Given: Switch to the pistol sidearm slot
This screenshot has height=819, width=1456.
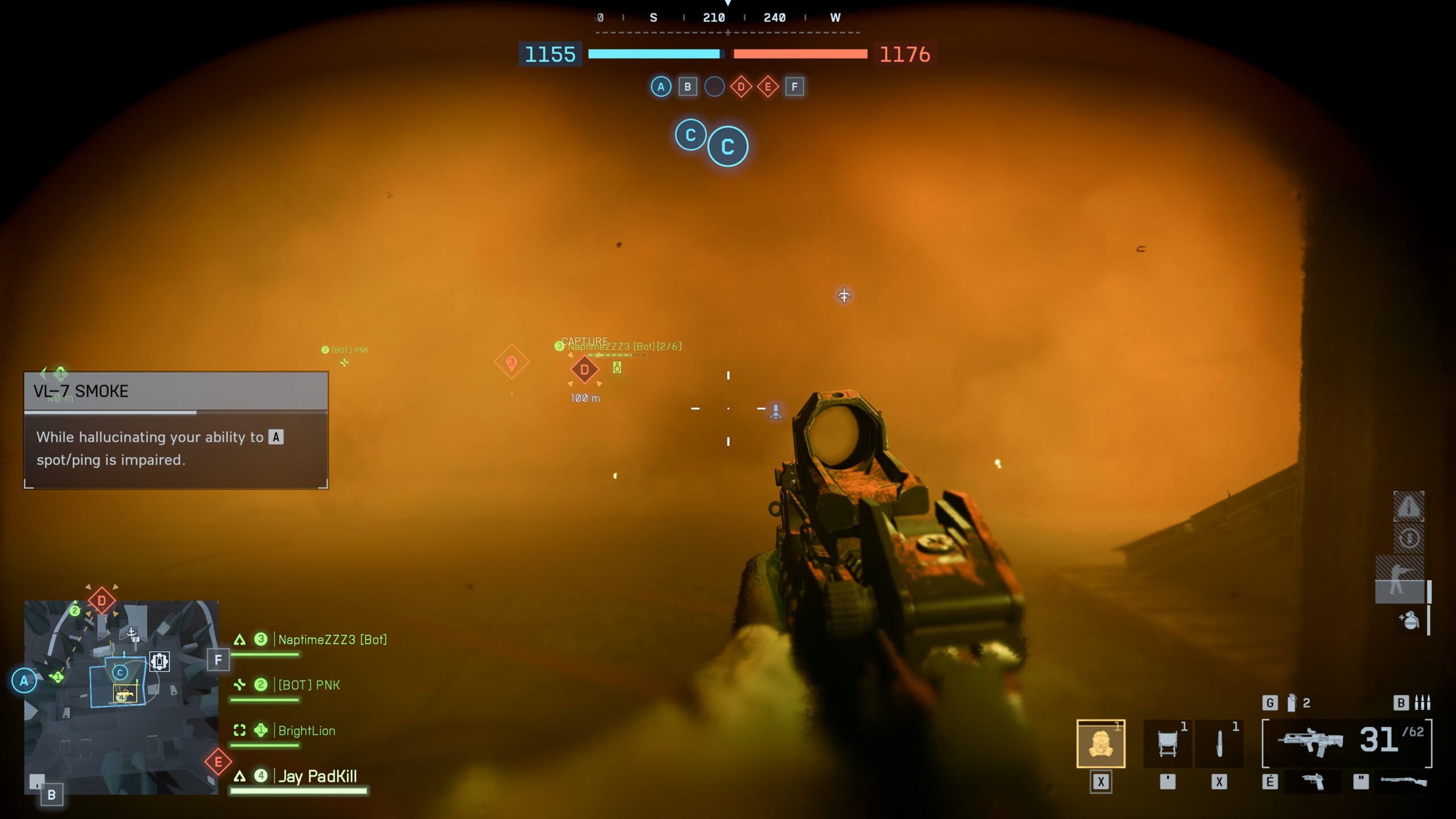Looking at the screenshot, I should (x=1313, y=782).
